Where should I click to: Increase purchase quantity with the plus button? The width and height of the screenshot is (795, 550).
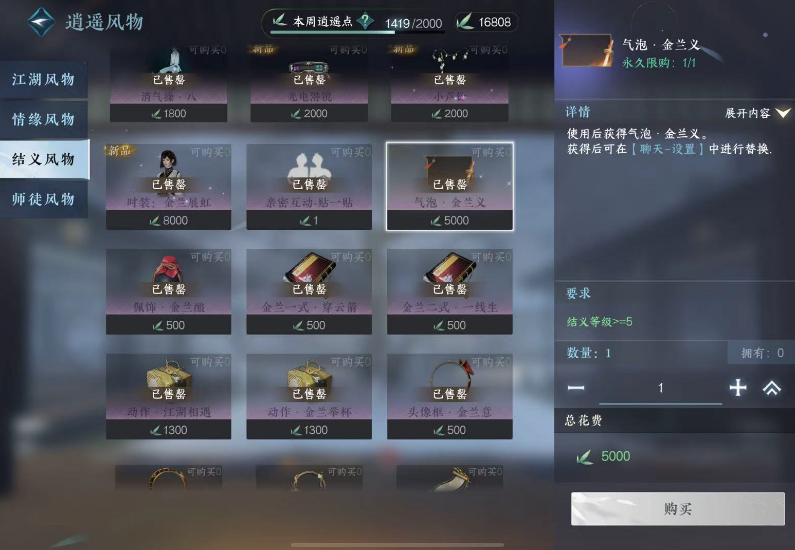pos(738,388)
